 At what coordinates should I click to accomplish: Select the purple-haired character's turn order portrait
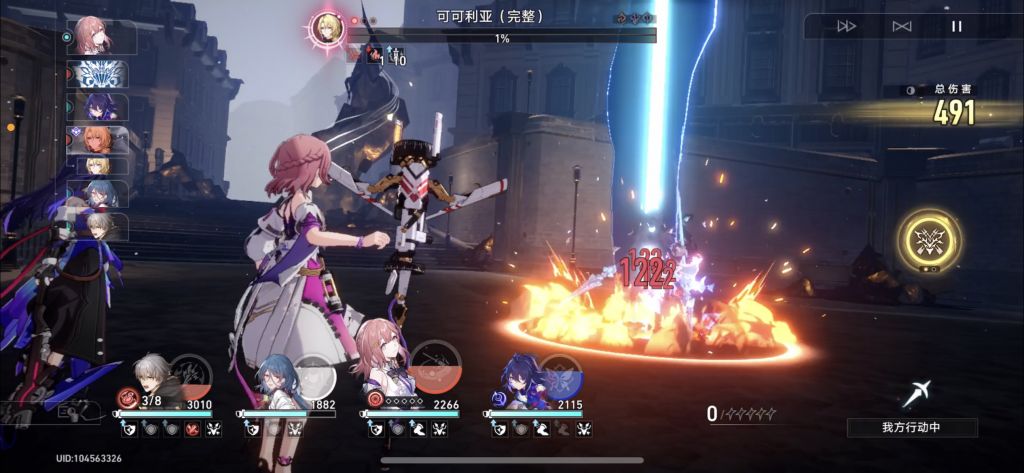tap(98, 106)
